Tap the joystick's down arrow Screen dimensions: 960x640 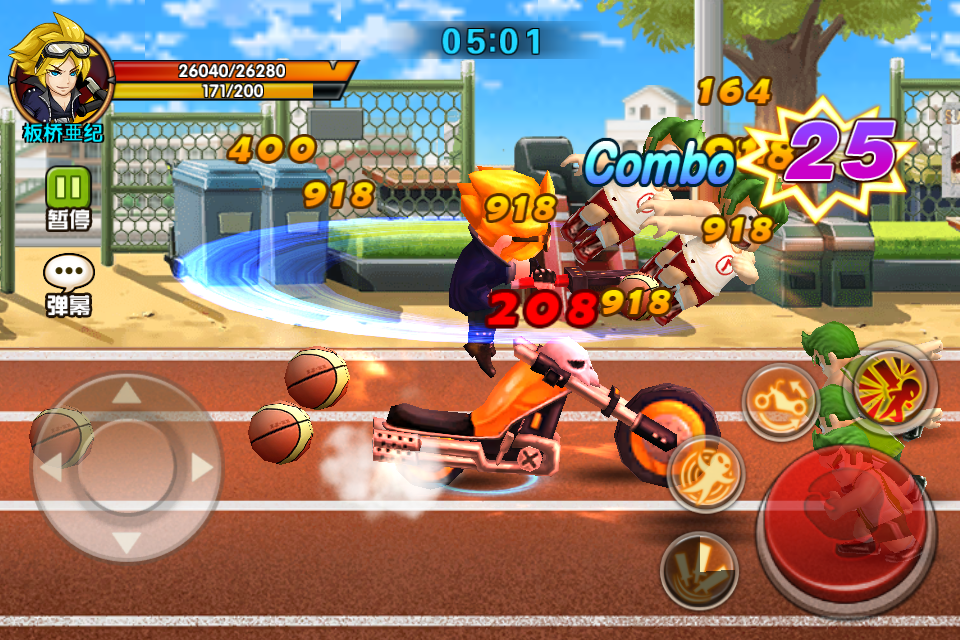127,543
